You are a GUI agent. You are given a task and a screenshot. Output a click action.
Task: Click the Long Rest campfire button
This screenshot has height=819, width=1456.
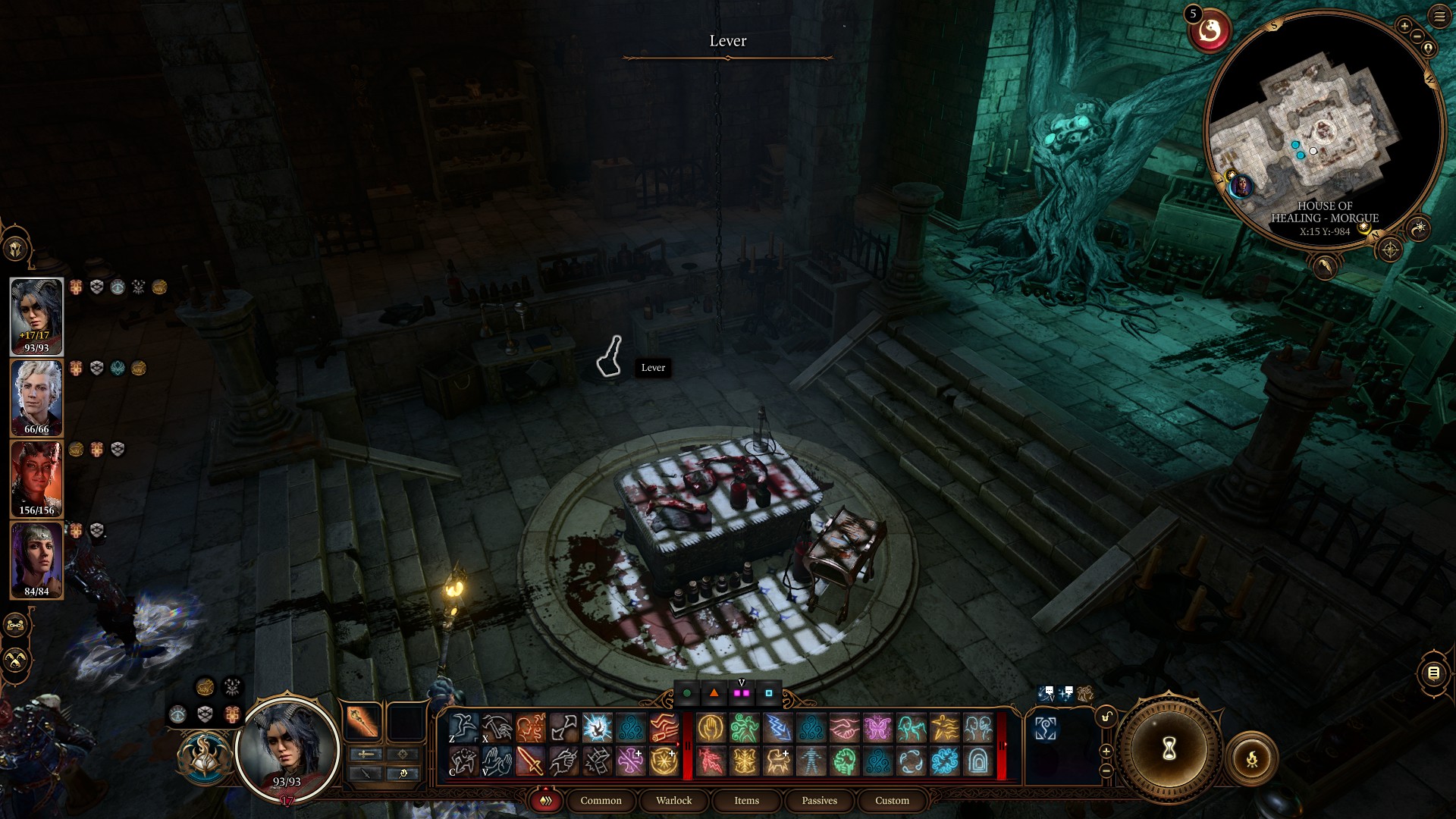click(x=1254, y=758)
